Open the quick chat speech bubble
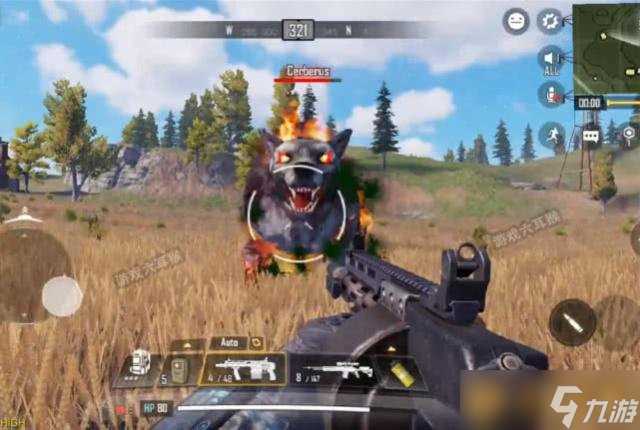Image resolution: width=640 pixels, height=430 pixels. point(591,135)
